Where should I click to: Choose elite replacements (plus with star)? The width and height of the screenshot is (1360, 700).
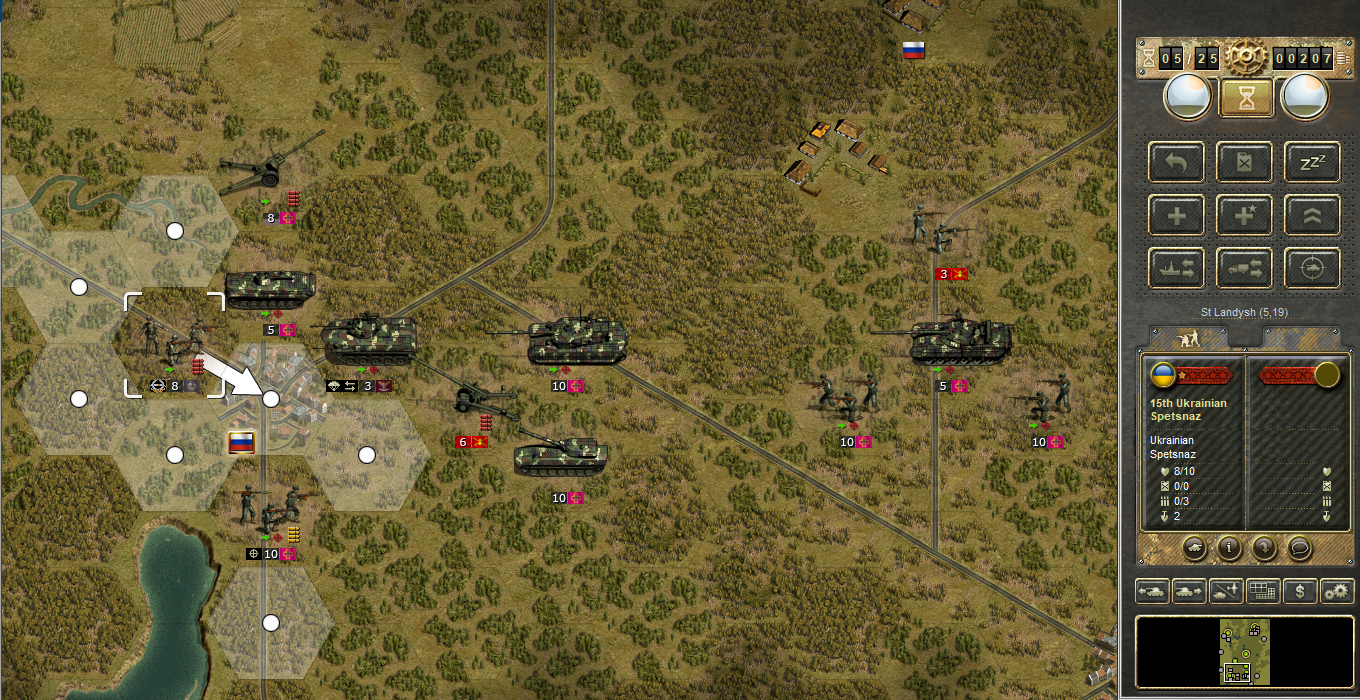[x=1244, y=215]
